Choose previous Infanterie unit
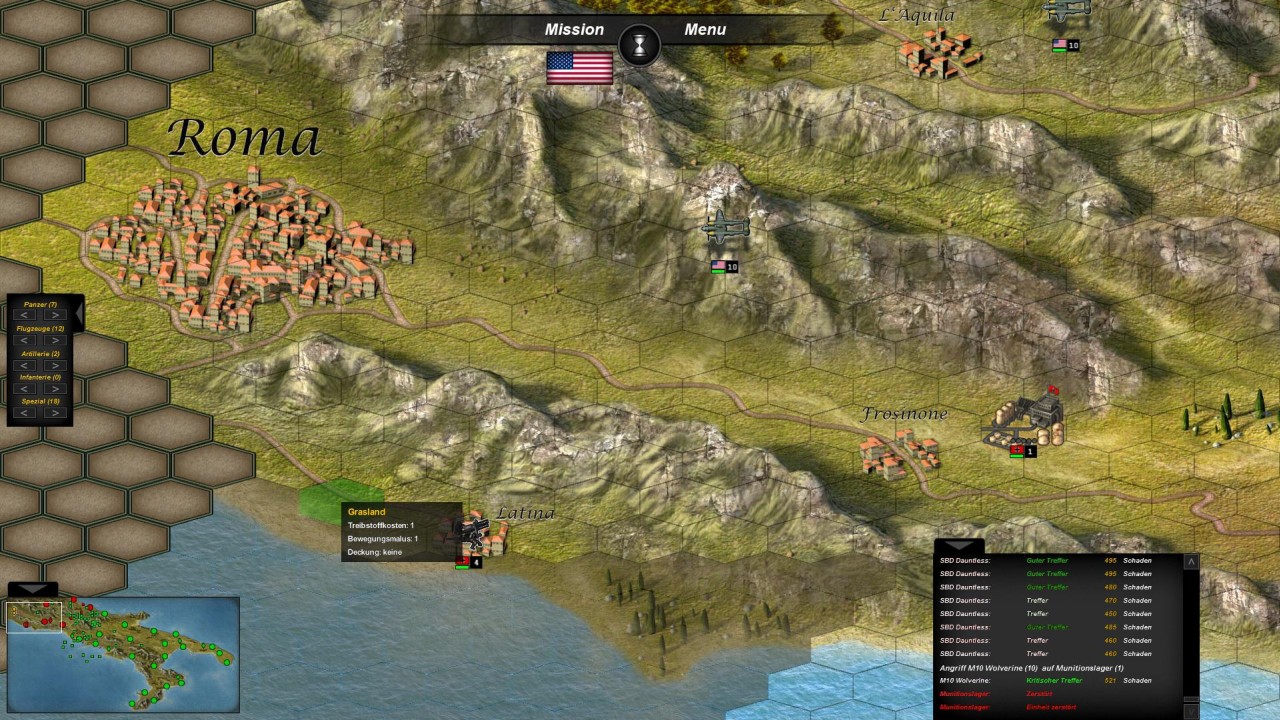 point(26,389)
